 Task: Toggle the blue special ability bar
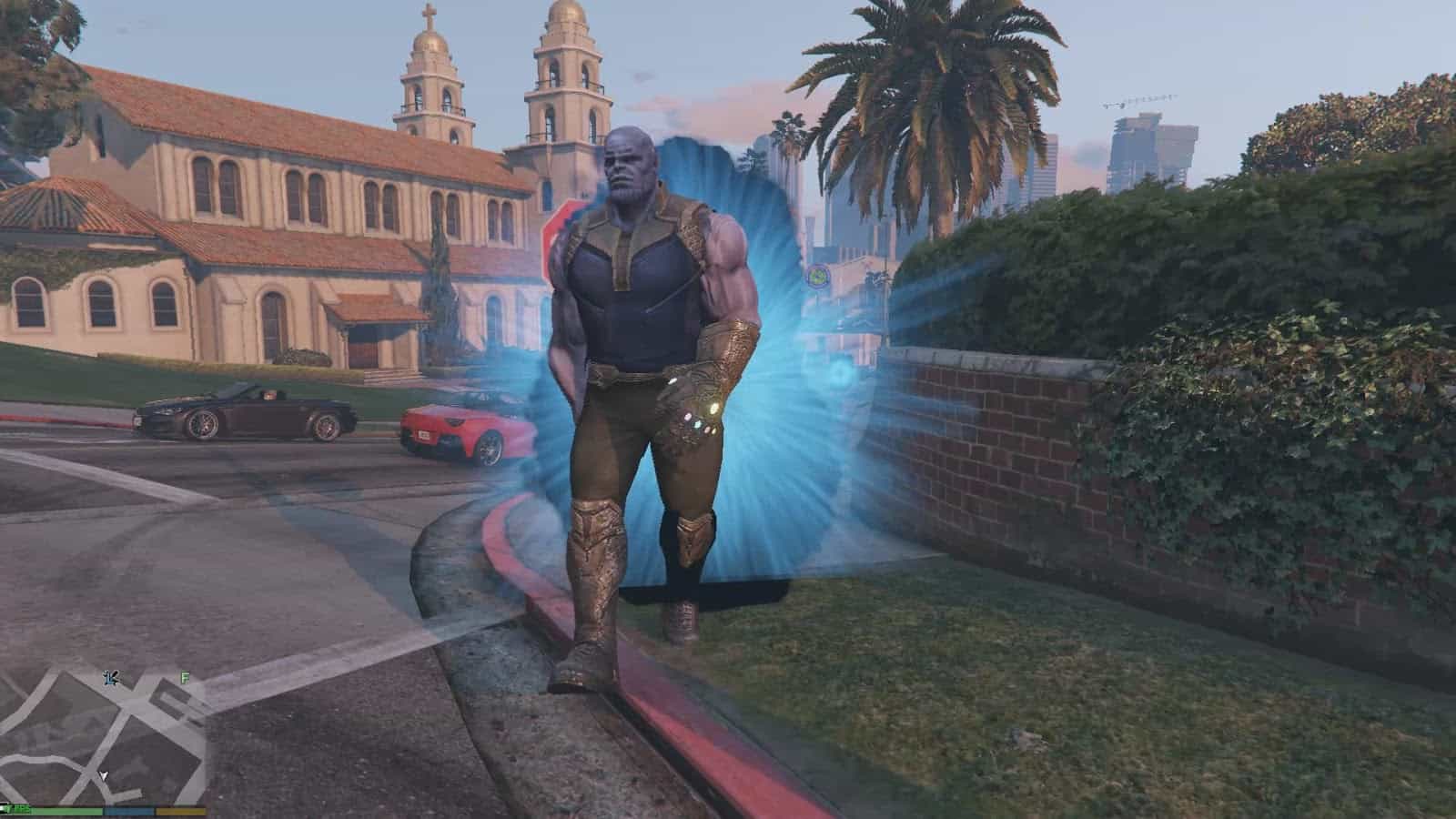[x=127, y=811]
